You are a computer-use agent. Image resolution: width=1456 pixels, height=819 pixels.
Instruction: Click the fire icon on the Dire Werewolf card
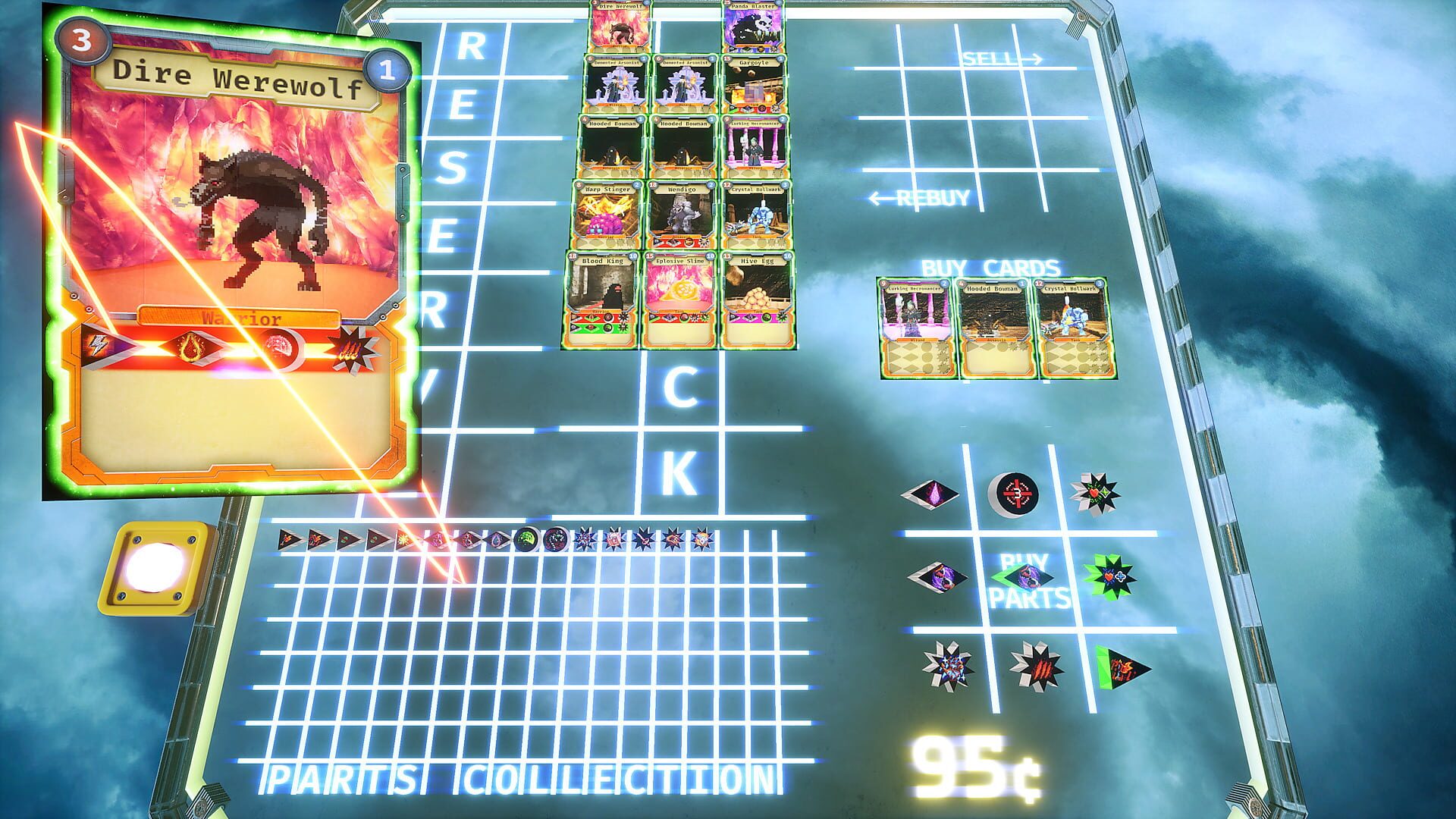[191, 345]
